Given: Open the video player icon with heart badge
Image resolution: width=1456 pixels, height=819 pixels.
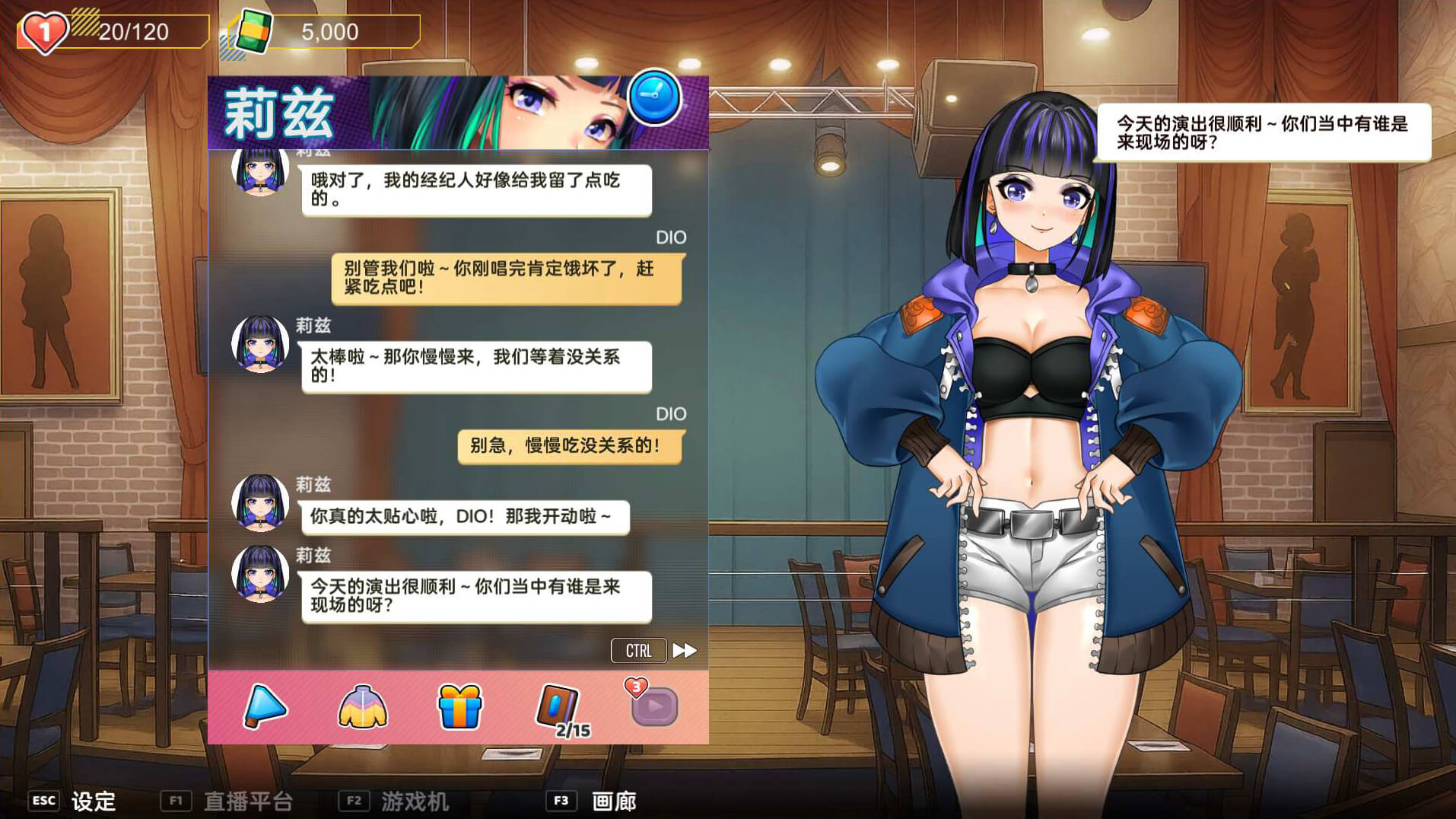Looking at the screenshot, I should pos(653,706).
